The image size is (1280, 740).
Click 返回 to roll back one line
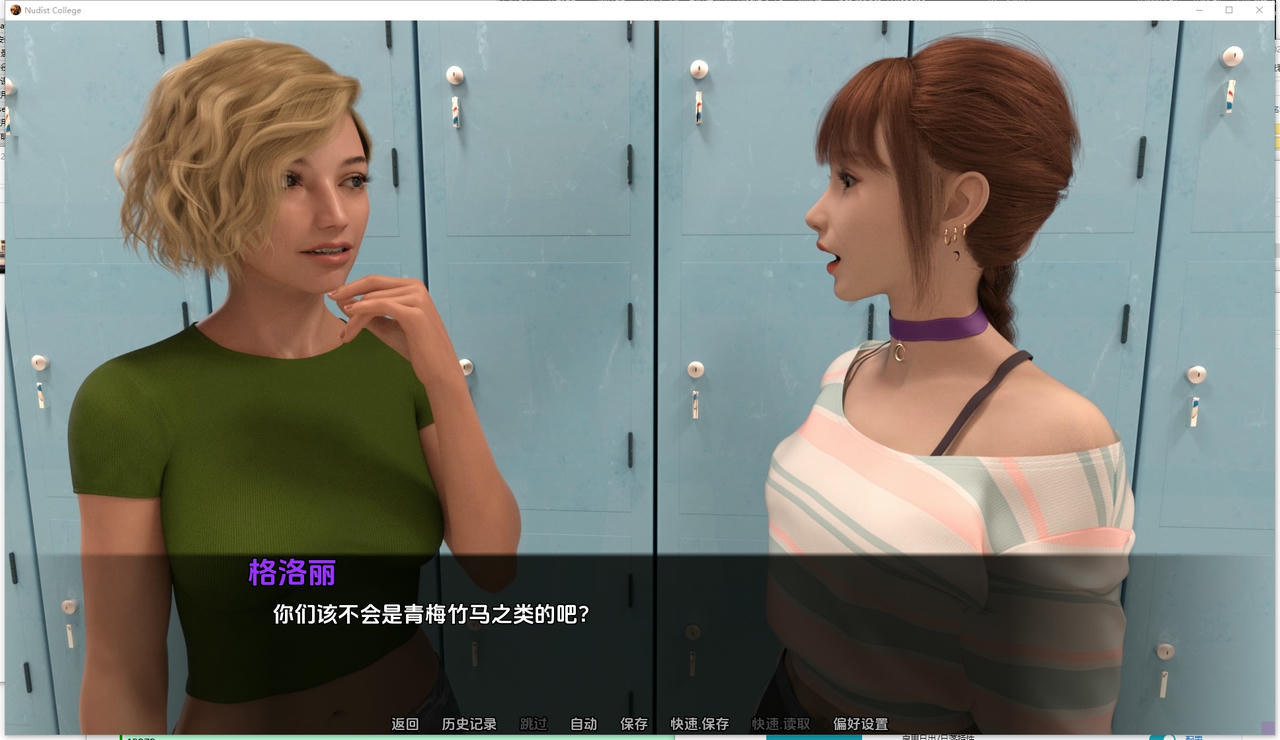(404, 723)
